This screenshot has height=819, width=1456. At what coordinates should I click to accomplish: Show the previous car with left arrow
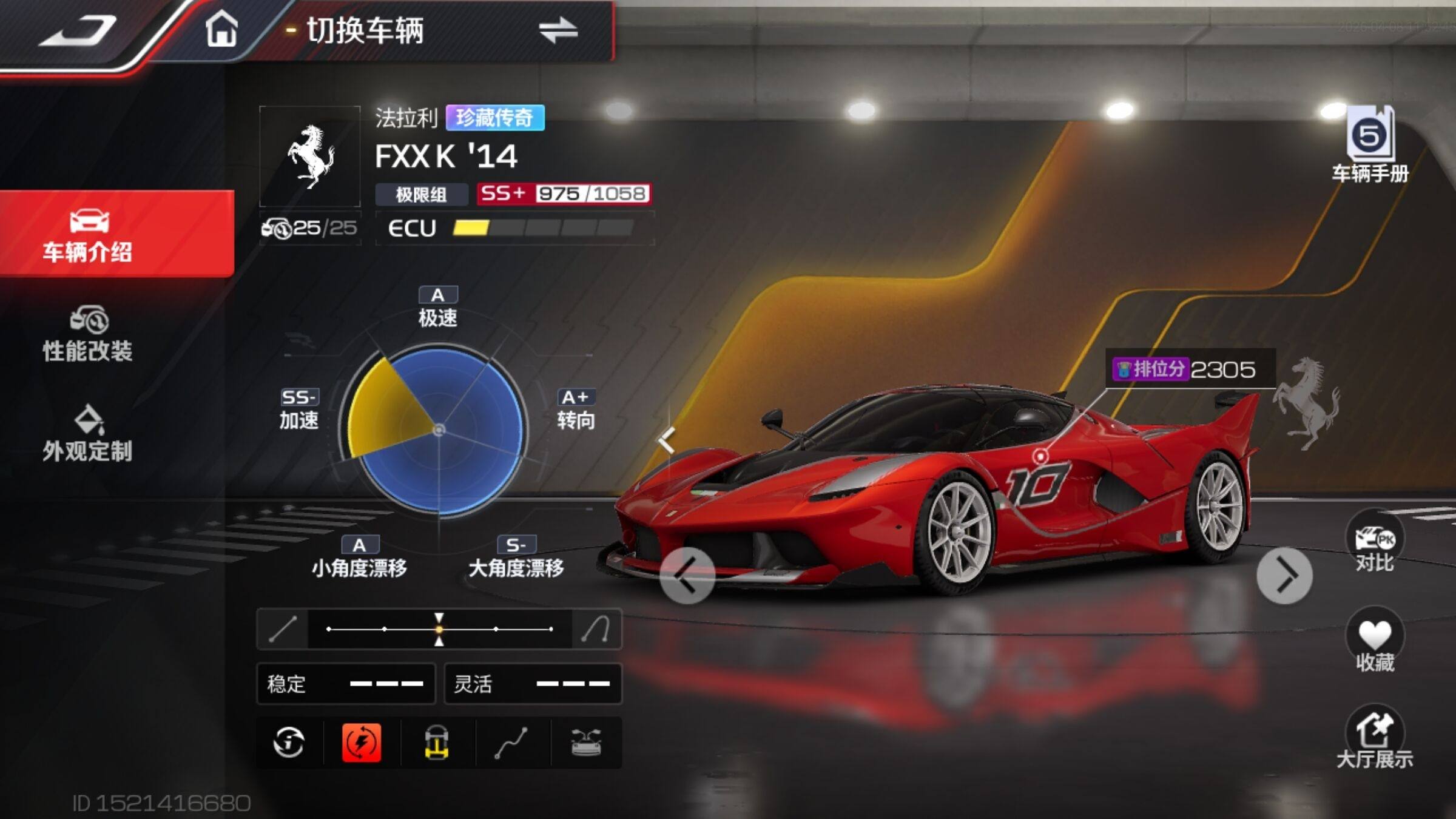687,575
